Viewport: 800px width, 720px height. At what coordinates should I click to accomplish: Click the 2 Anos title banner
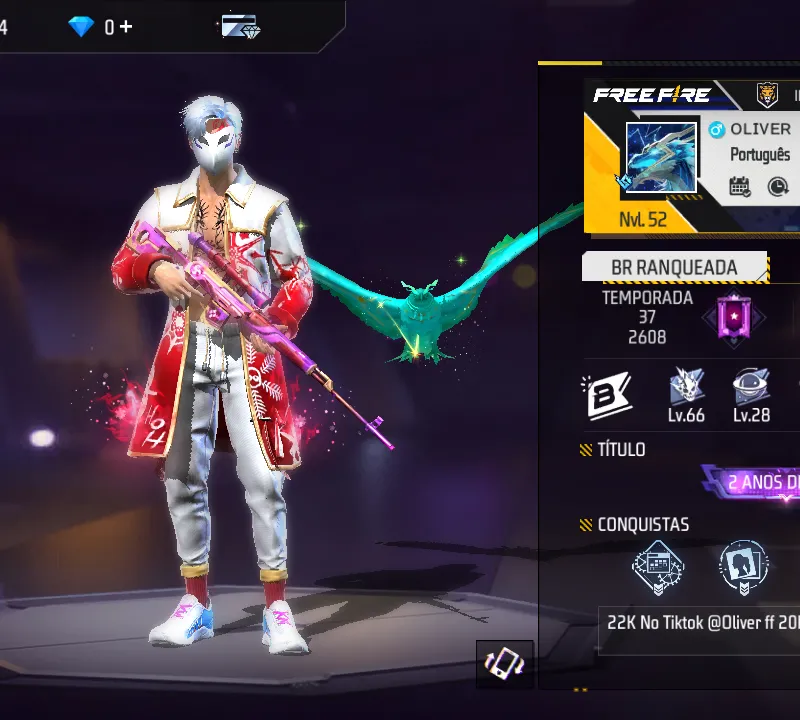[x=760, y=483]
